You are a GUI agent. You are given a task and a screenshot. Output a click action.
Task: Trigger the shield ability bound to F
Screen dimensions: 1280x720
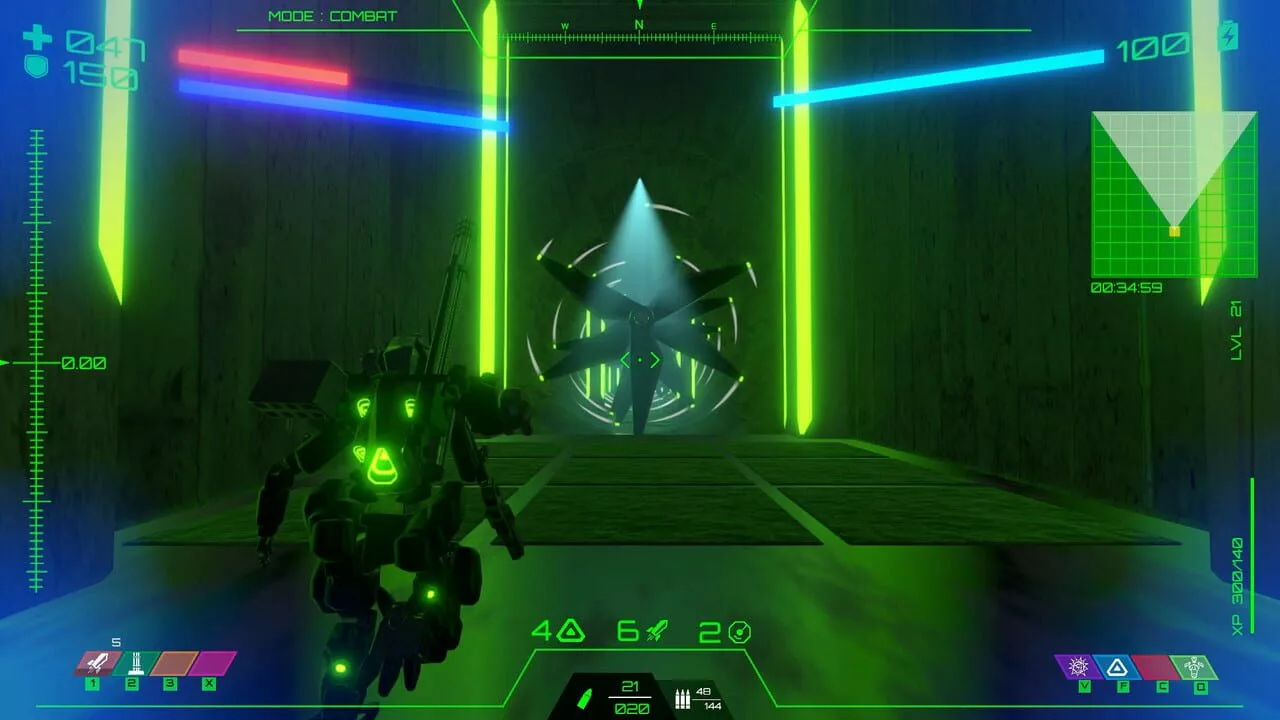click(x=1116, y=665)
